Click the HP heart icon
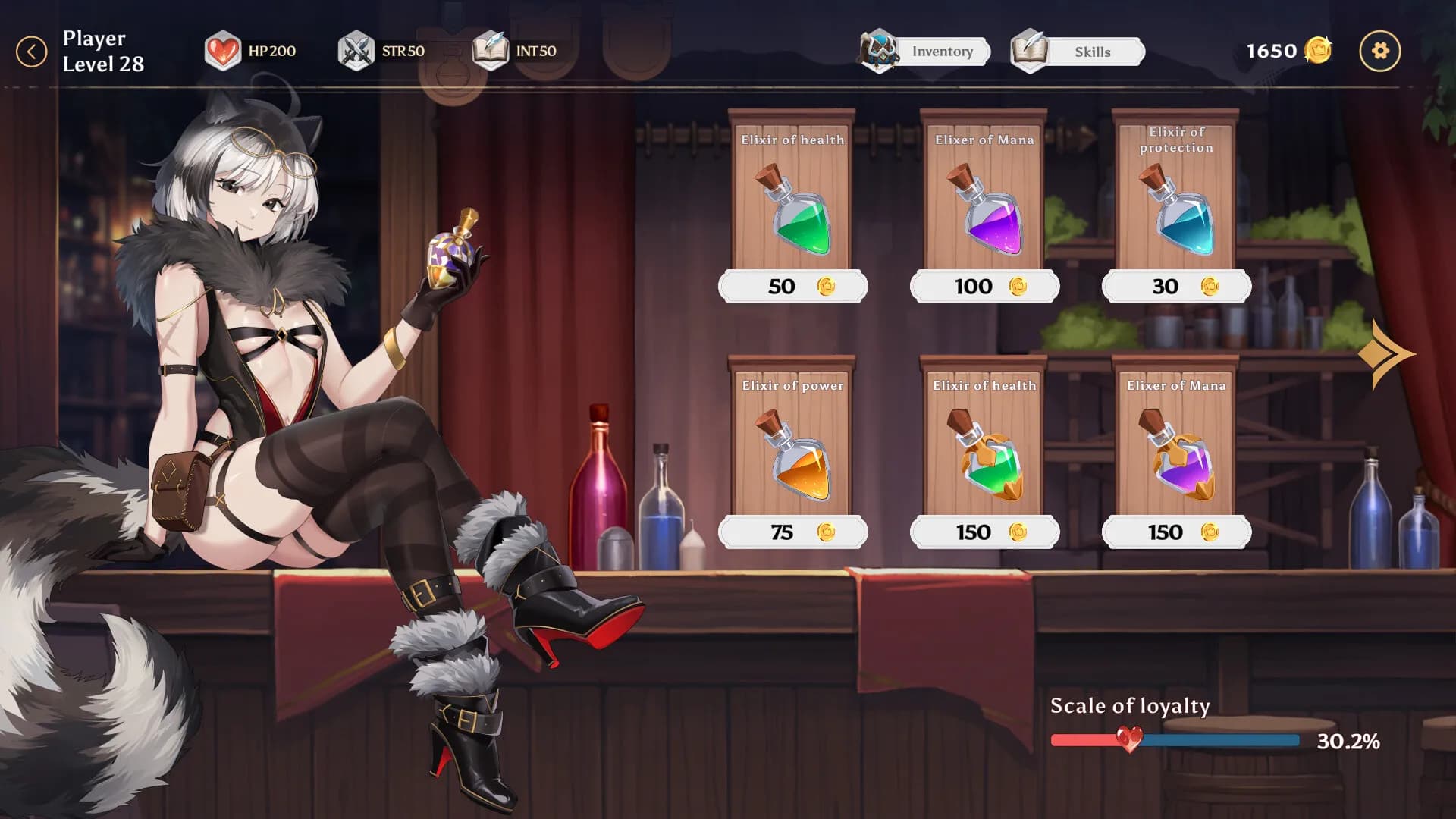 coord(222,51)
